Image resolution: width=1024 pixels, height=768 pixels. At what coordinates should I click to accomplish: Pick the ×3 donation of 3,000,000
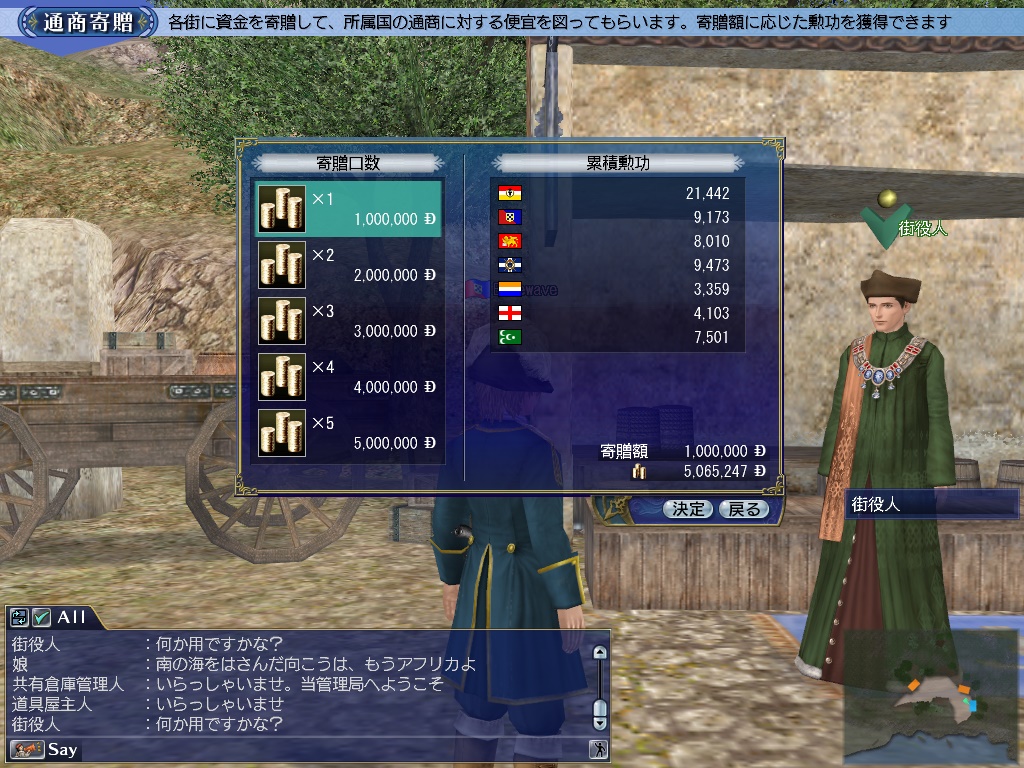point(349,320)
